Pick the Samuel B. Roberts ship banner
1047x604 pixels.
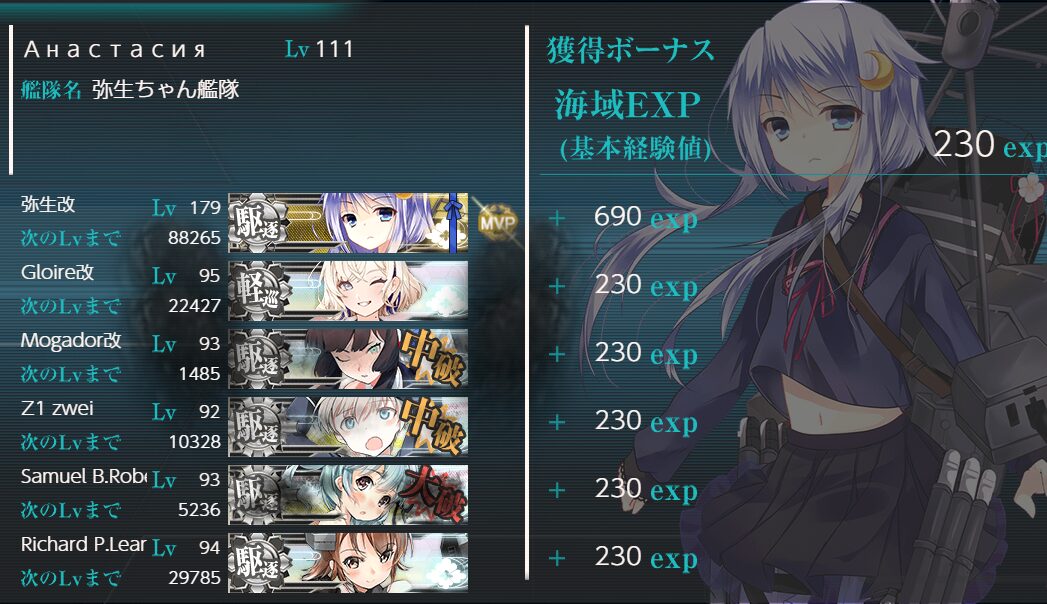pyautogui.click(x=348, y=494)
